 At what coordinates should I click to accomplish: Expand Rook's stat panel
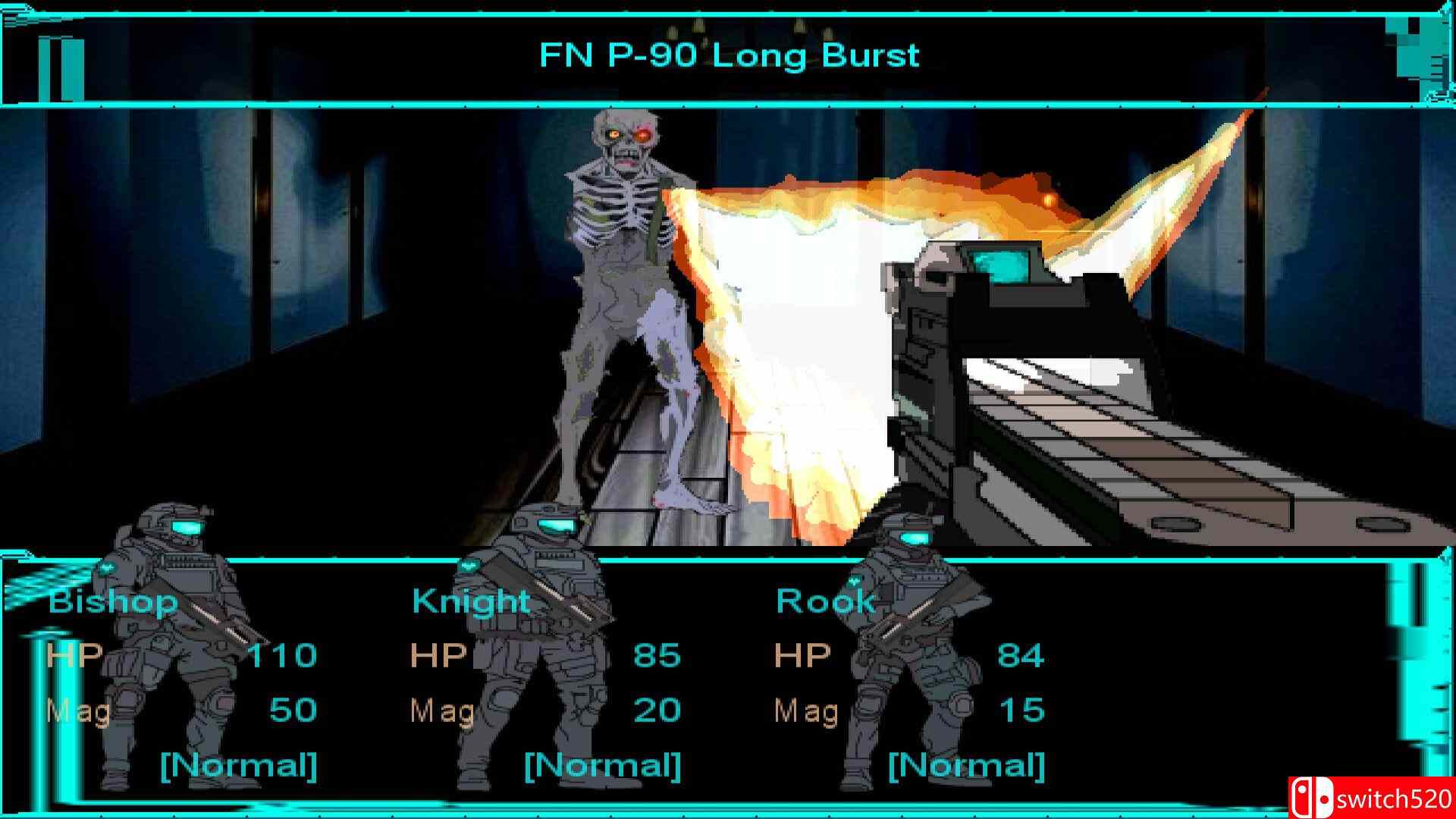coord(910,682)
